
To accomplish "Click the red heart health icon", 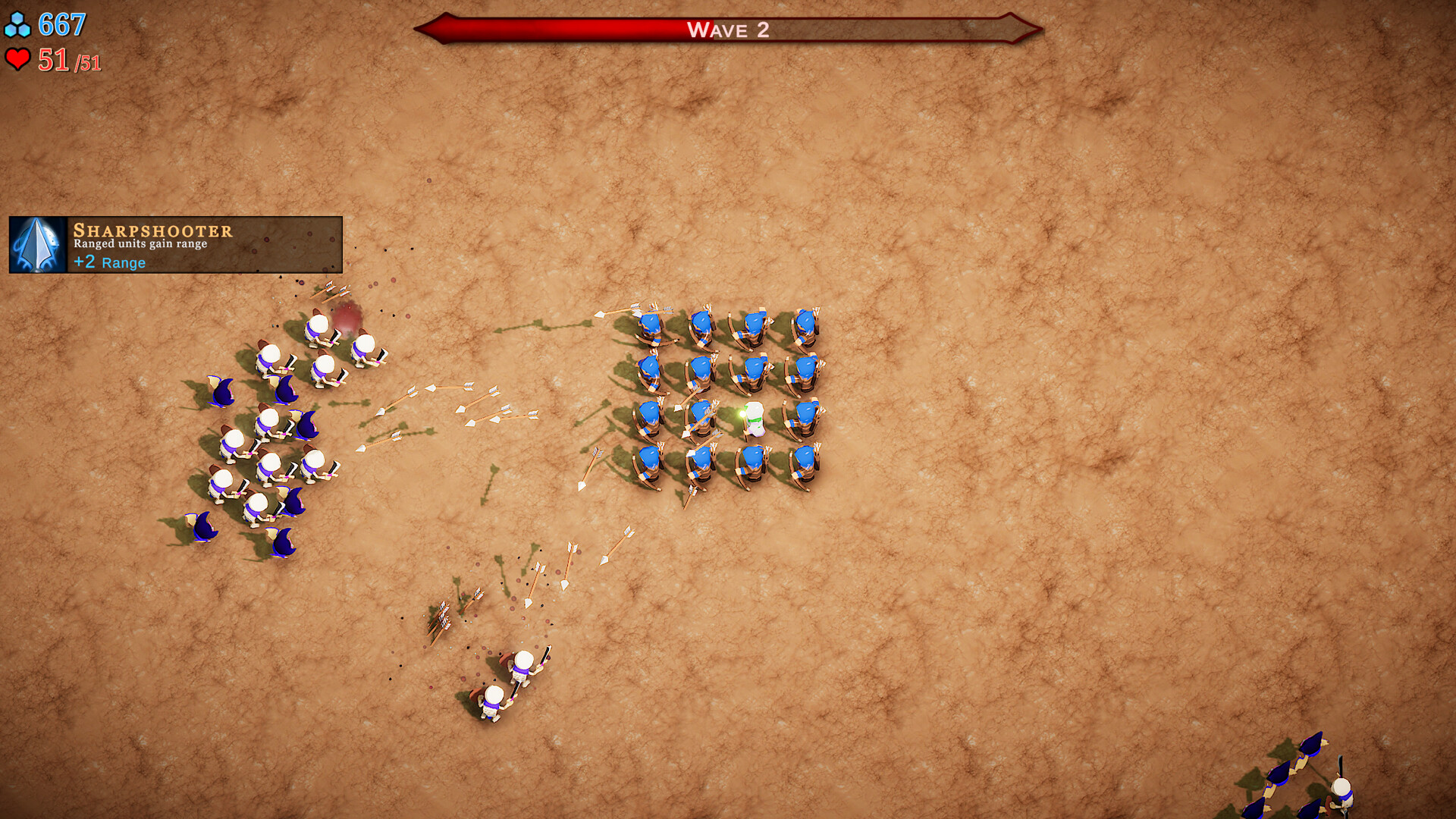I will 18,58.
